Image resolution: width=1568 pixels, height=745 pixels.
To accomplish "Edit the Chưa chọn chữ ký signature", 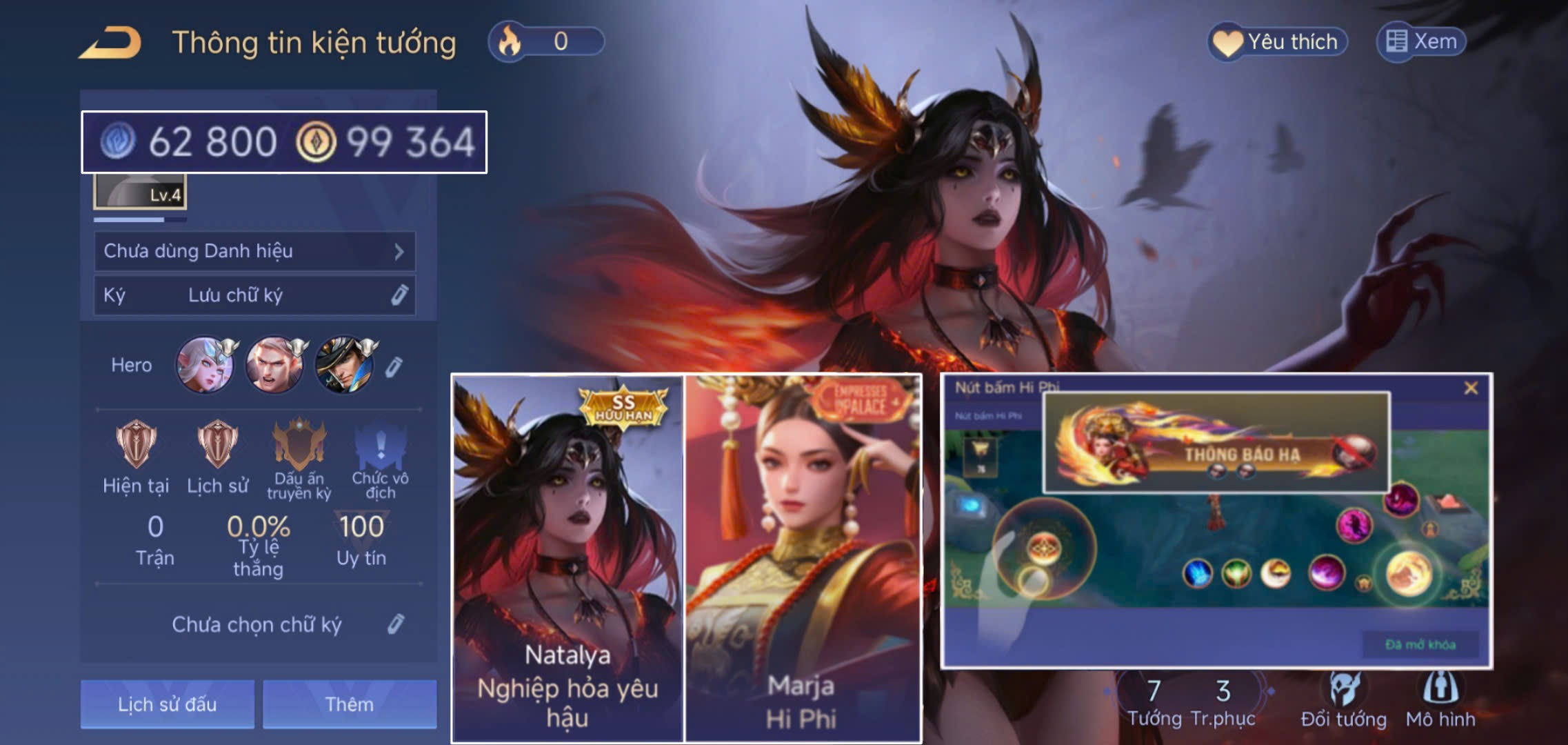I will pyautogui.click(x=396, y=624).
